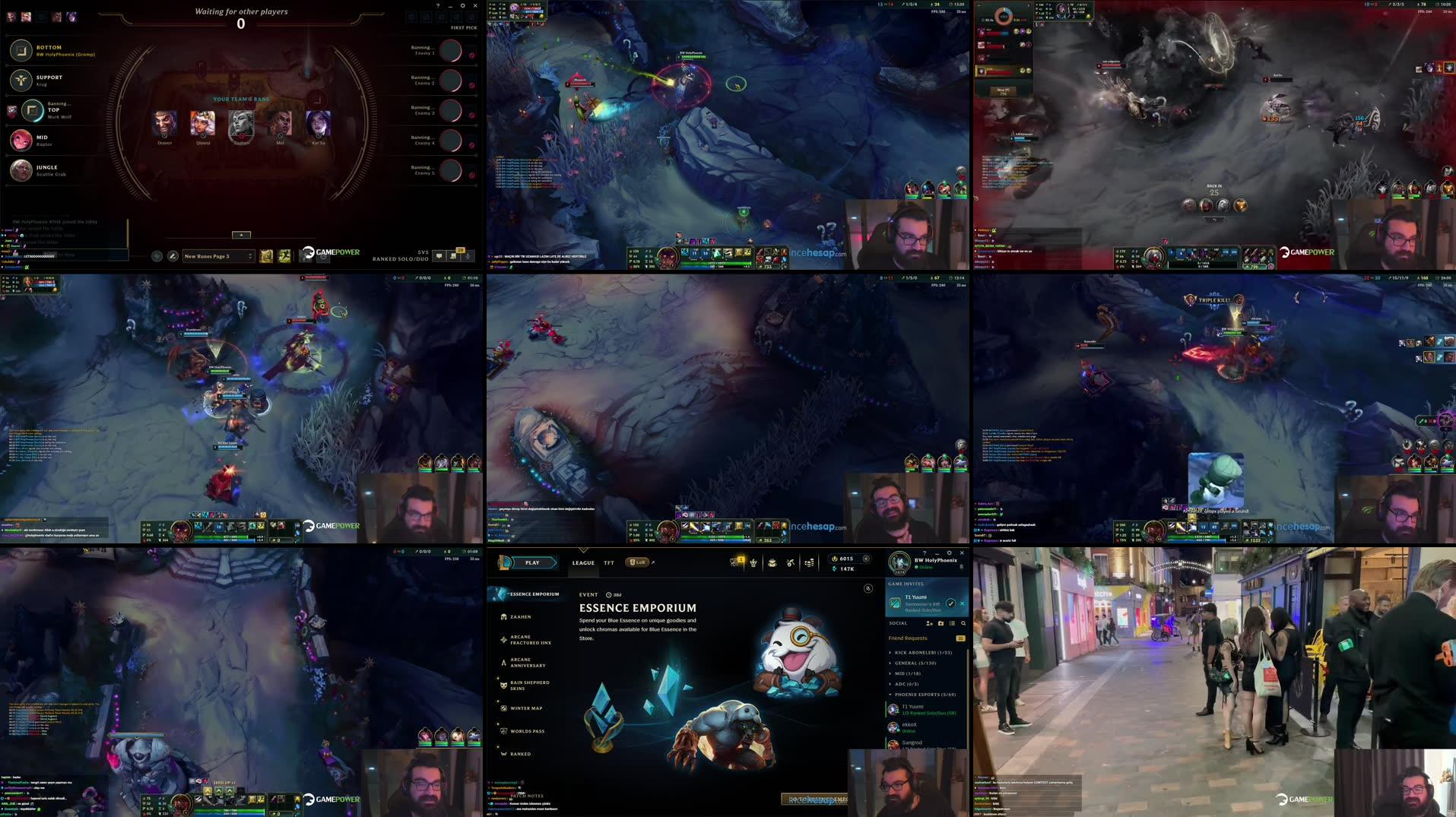Select the Draven ban thumbnail
The image size is (1456, 817).
(163, 124)
